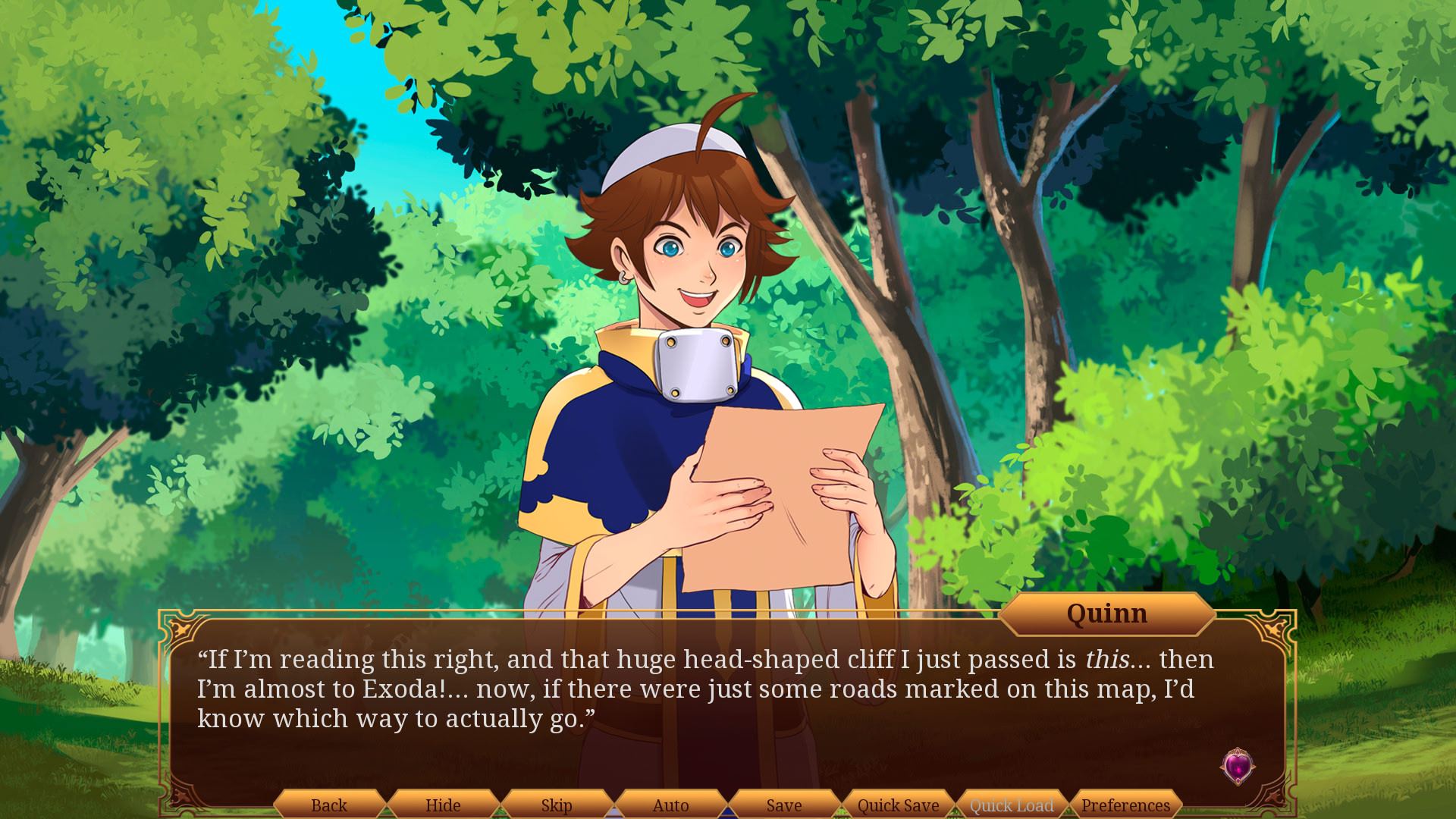Click Back to rewind the dialogue

(329, 806)
